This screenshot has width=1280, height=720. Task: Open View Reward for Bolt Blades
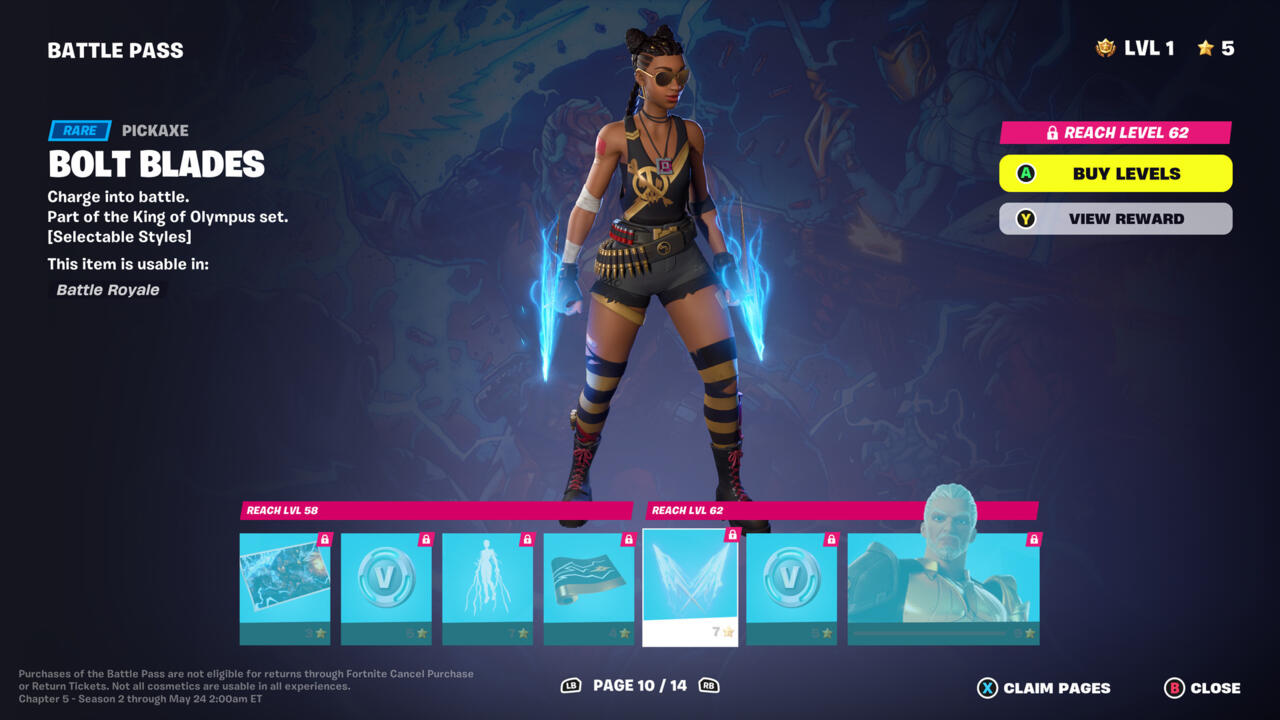[x=1115, y=219]
